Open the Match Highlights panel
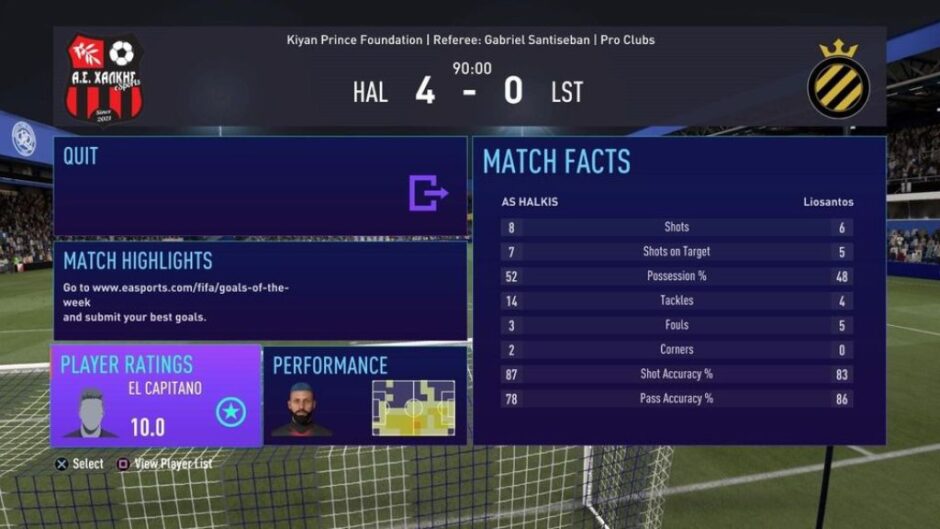This screenshot has height=529, width=940. (260, 291)
